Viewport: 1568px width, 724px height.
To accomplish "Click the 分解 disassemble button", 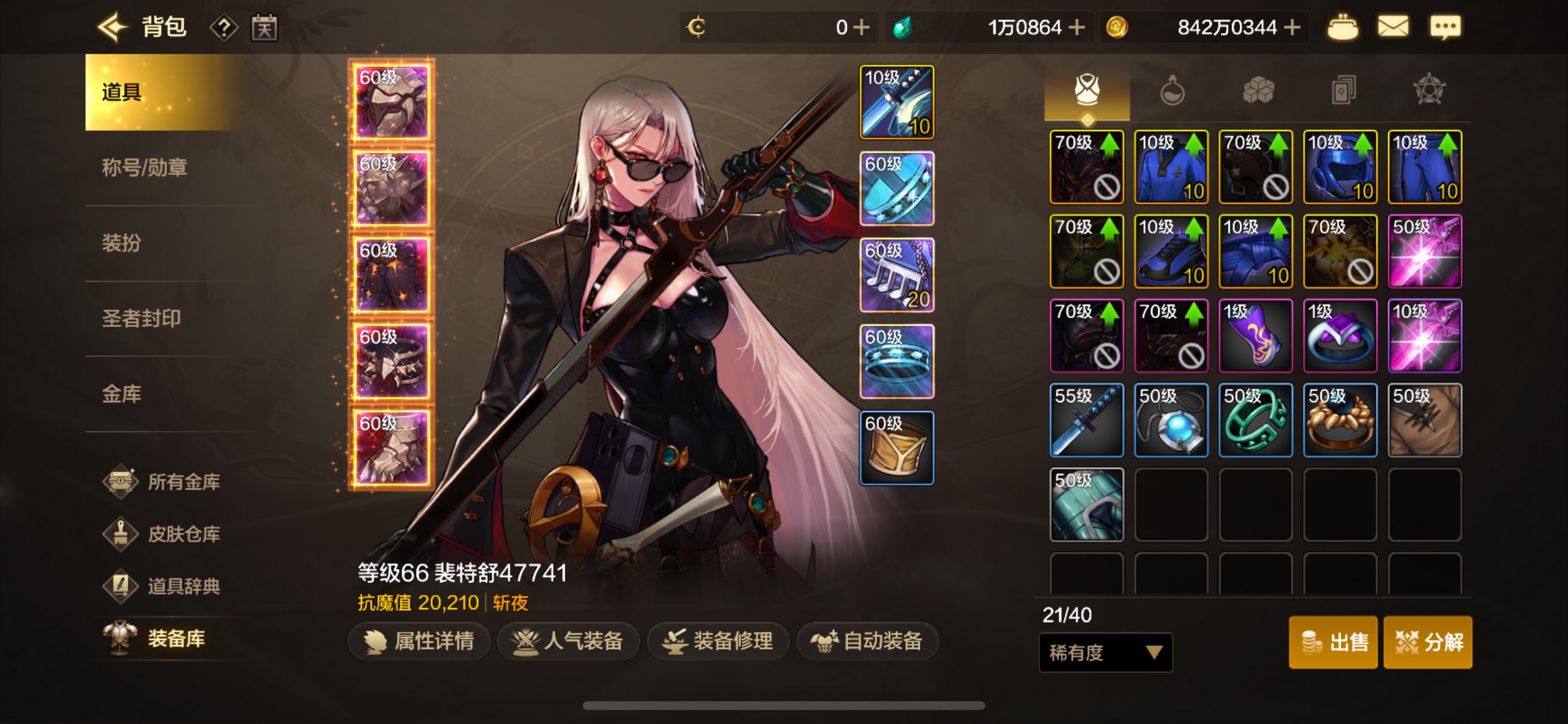I will pyautogui.click(x=1428, y=642).
